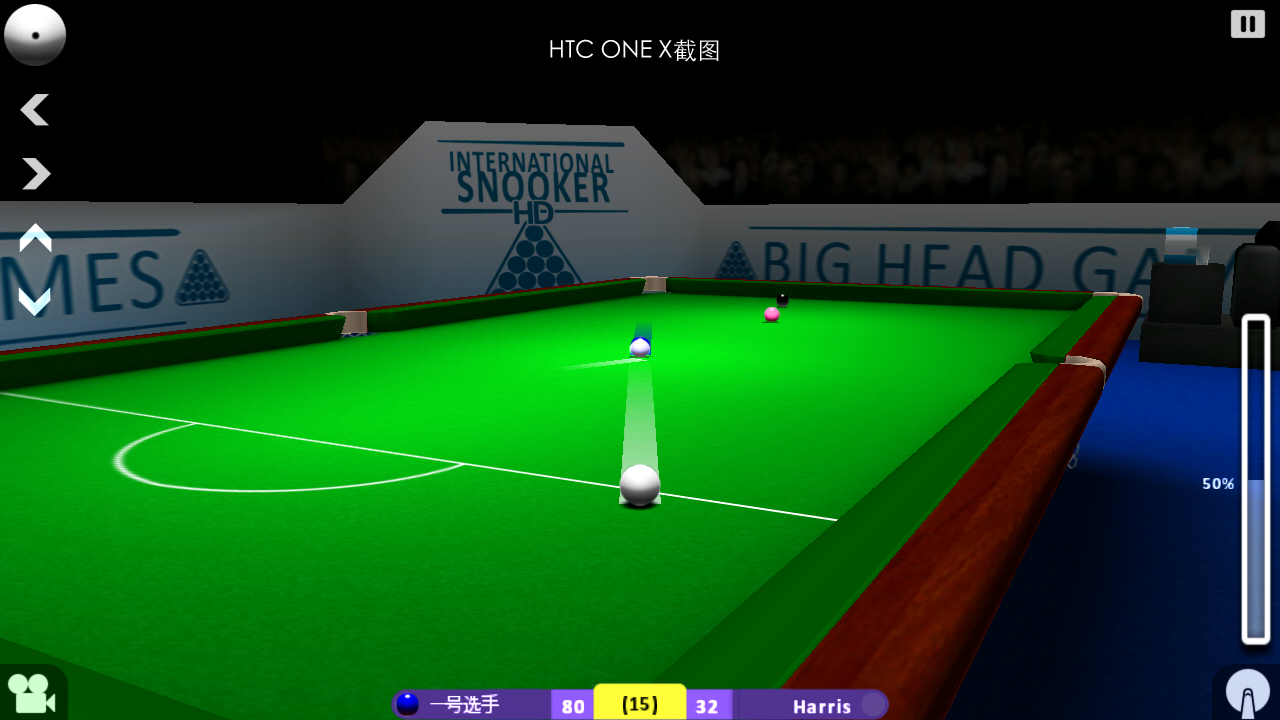Image resolution: width=1280 pixels, height=720 pixels.
Task: Click the ball marker next to Harris
Action: point(872,705)
